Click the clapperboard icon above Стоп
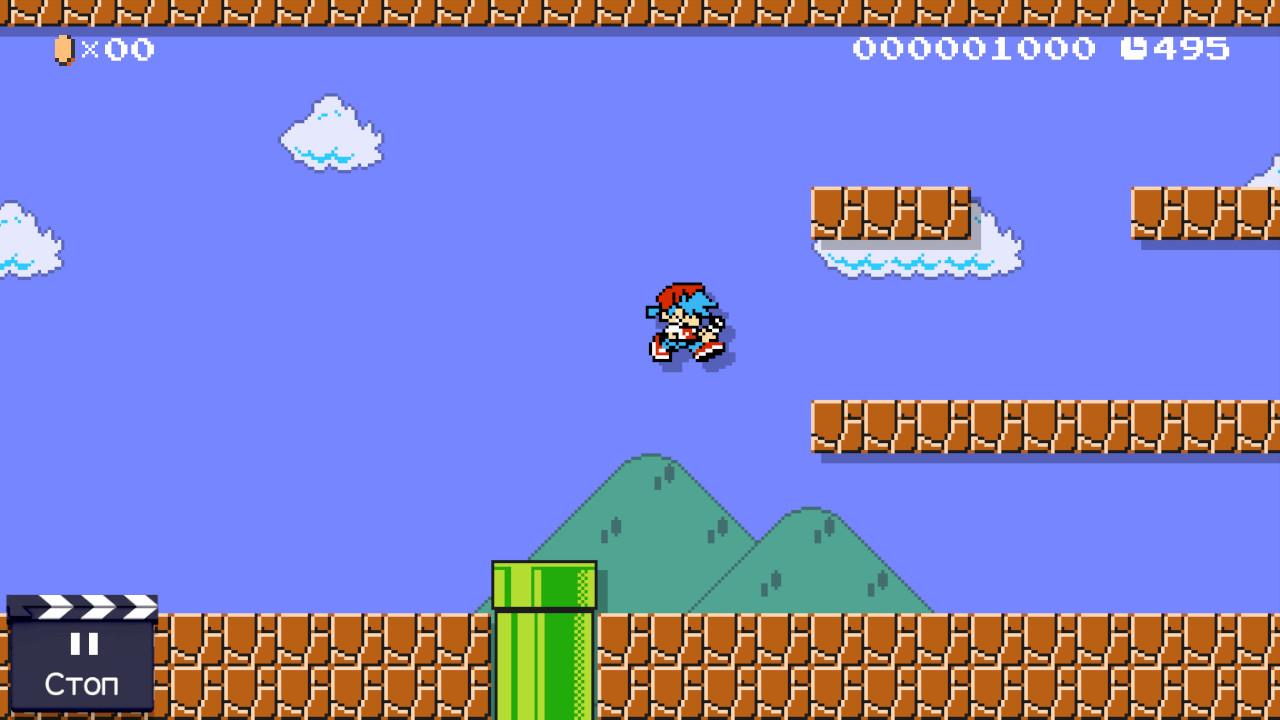This screenshot has height=720, width=1280. 82,608
